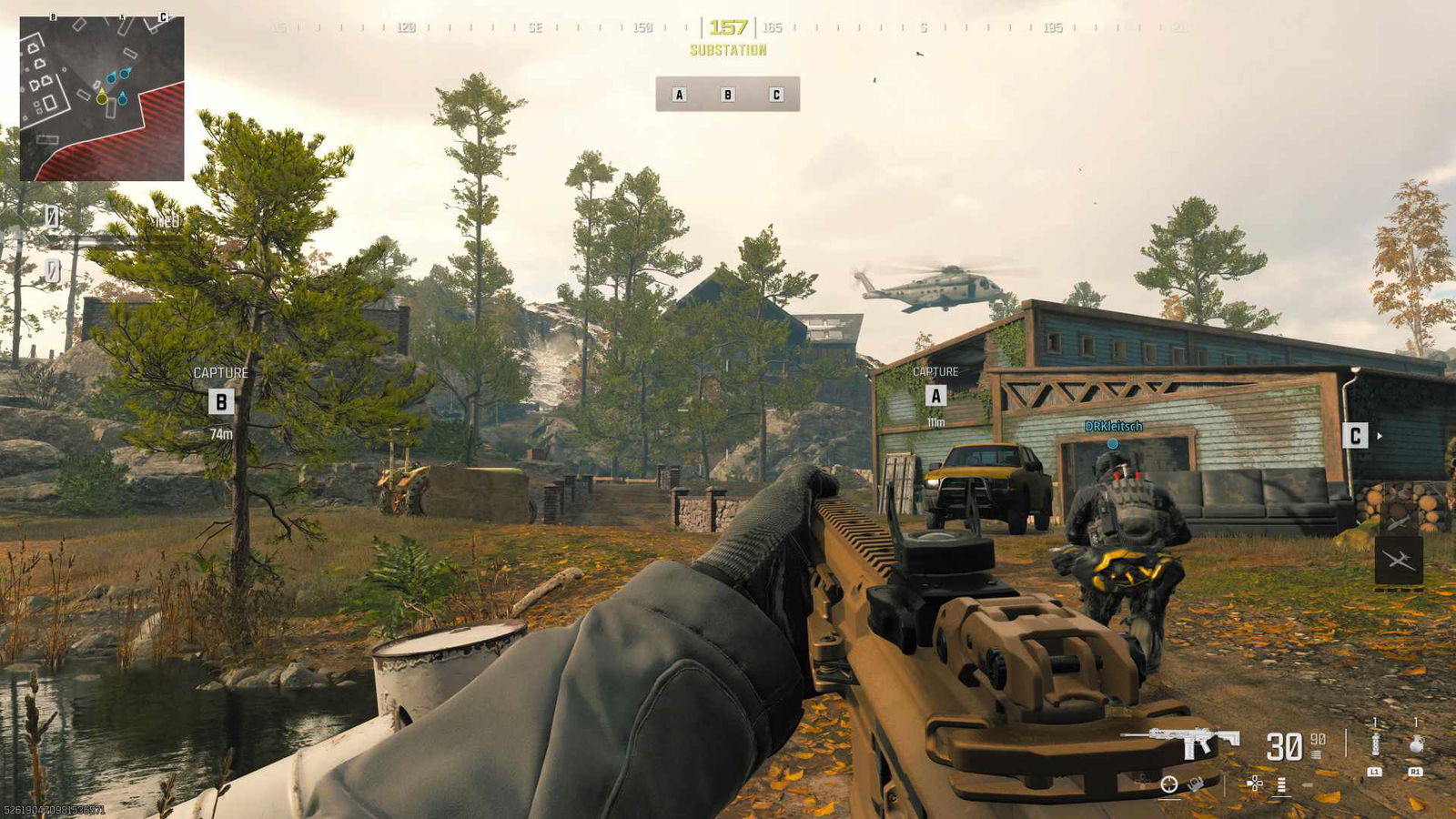Image resolution: width=1456 pixels, height=819 pixels.
Task: Select the off-screen C objective marker with arrow
Action: point(1355,436)
